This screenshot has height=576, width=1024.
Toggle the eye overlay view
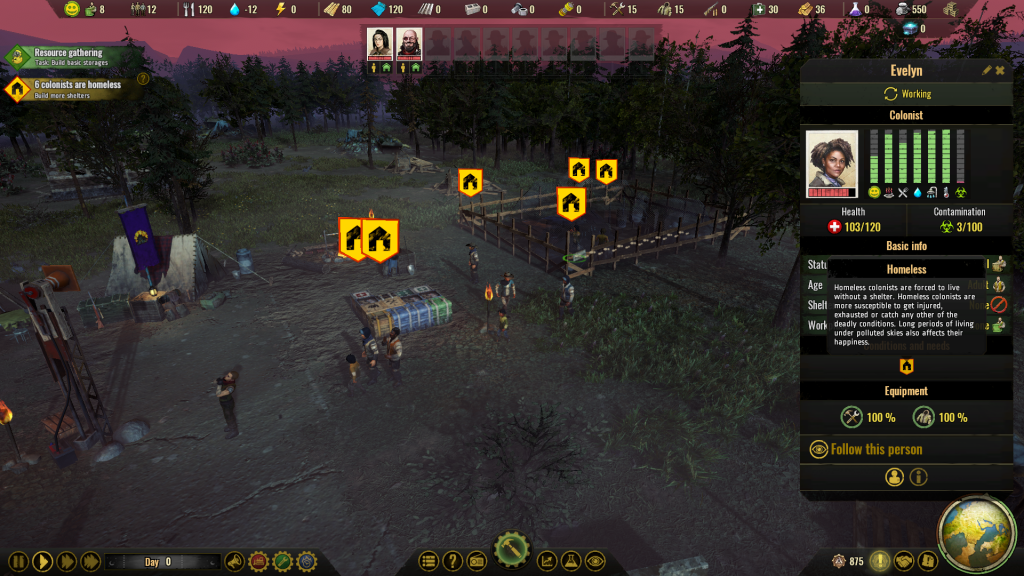click(x=595, y=562)
